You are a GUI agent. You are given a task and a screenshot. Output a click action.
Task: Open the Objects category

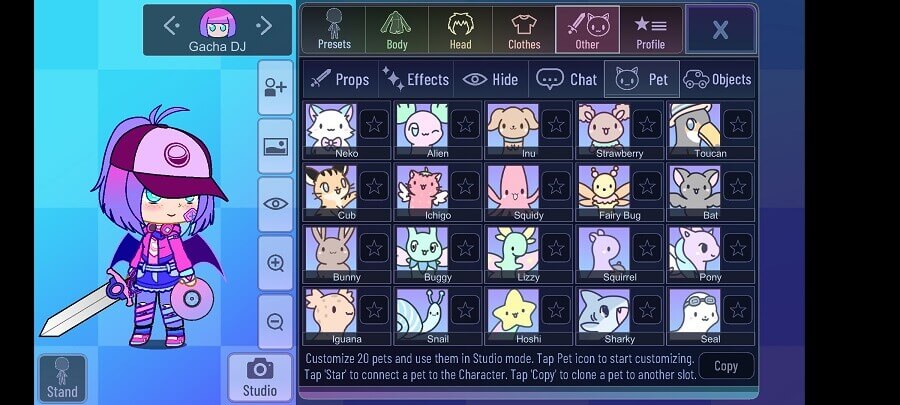(x=718, y=79)
